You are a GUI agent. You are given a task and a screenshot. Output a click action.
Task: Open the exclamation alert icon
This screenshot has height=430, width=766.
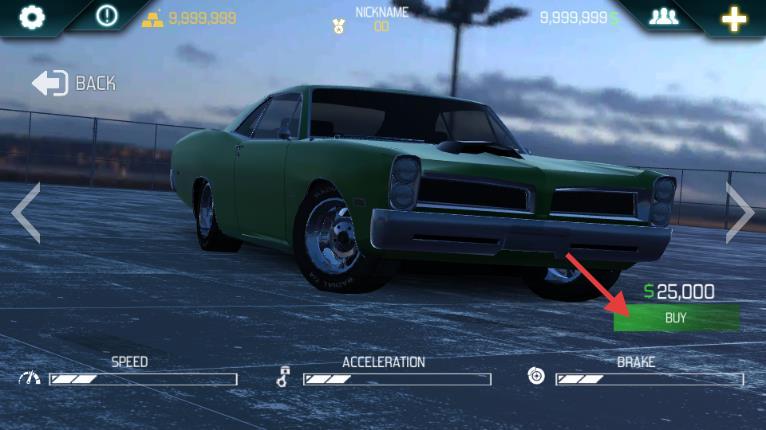click(x=107, y=16)
